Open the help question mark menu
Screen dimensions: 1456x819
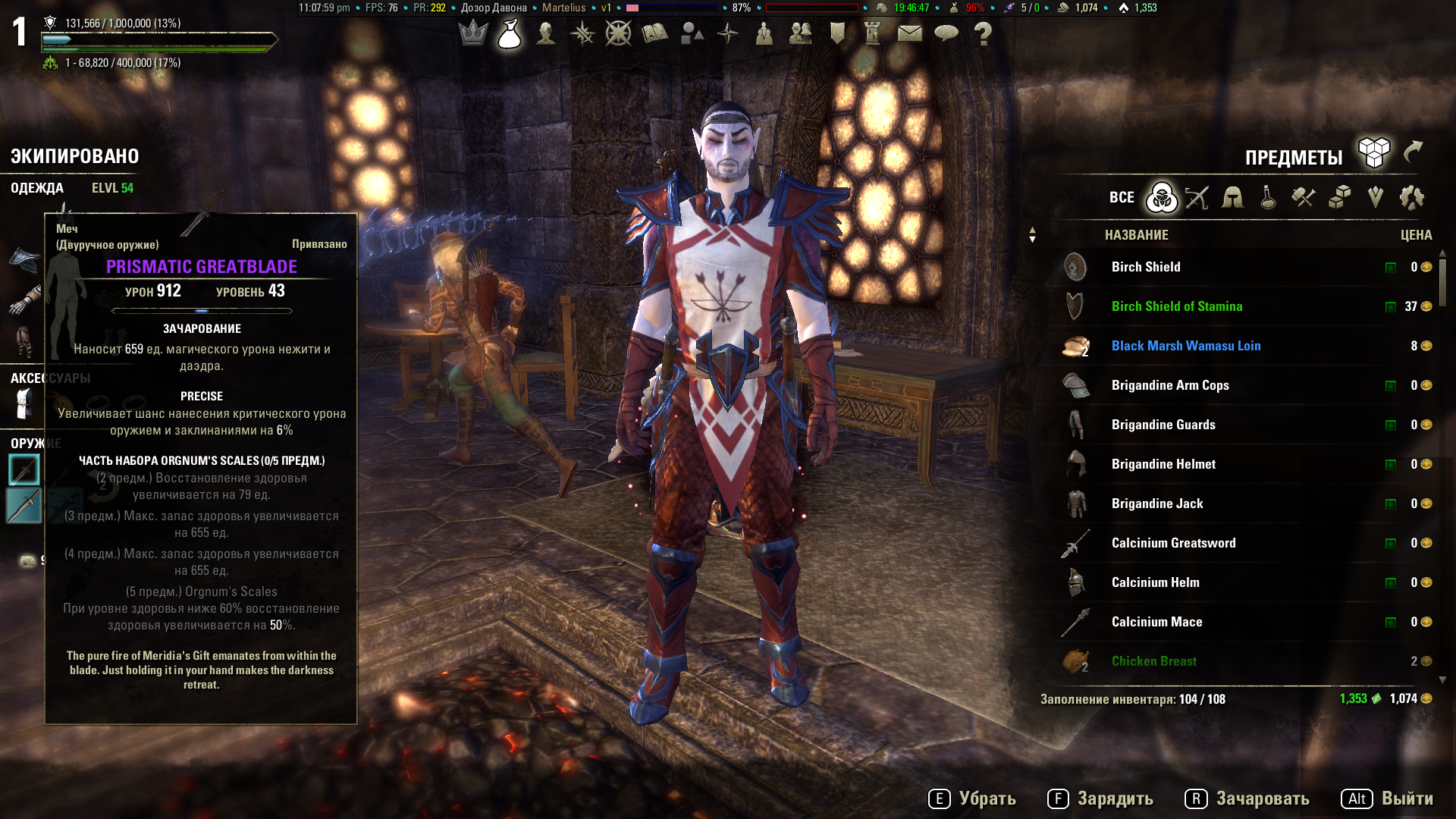click(x=983, y=33)
